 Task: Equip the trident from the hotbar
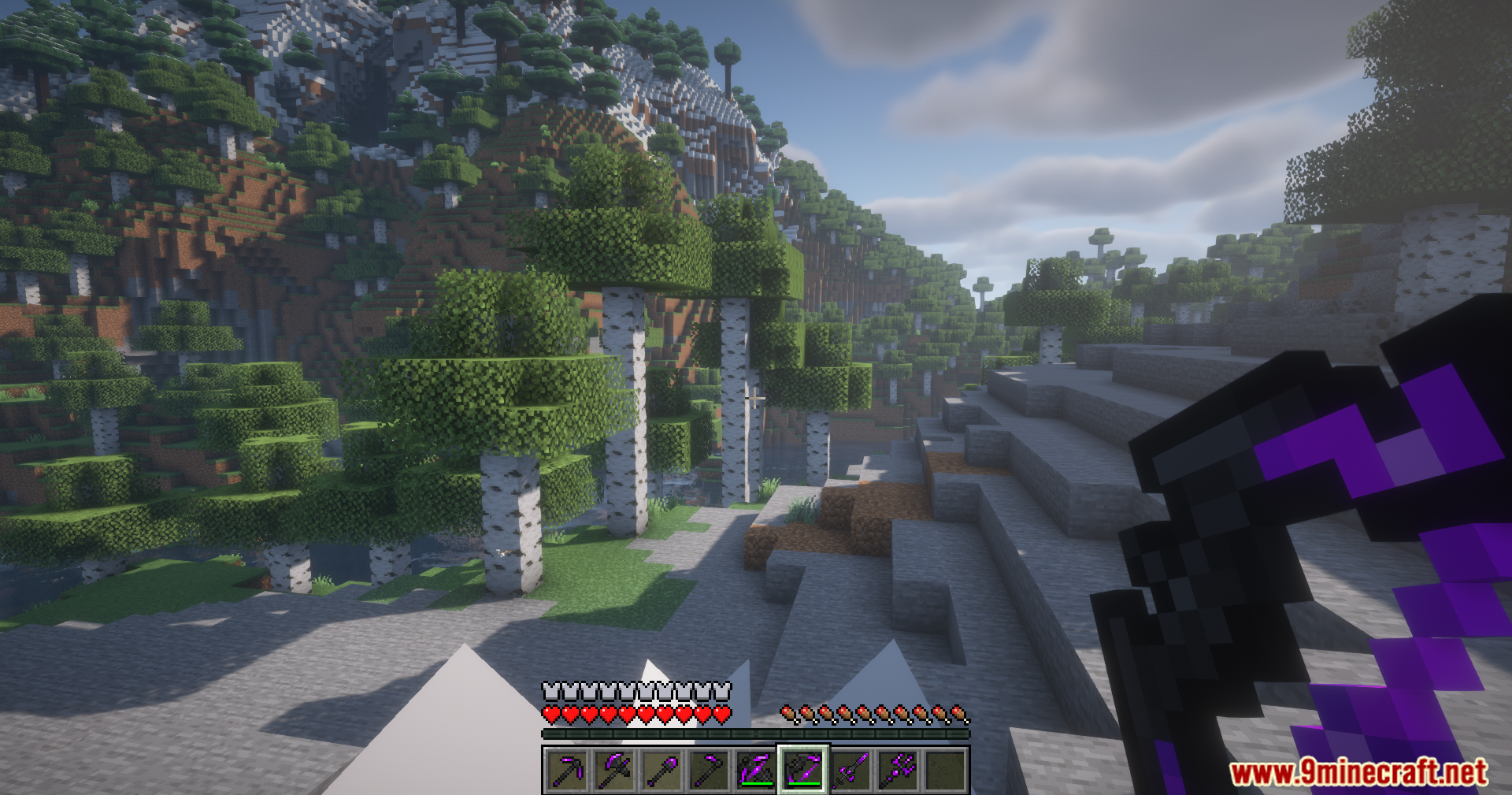point(898,770)
